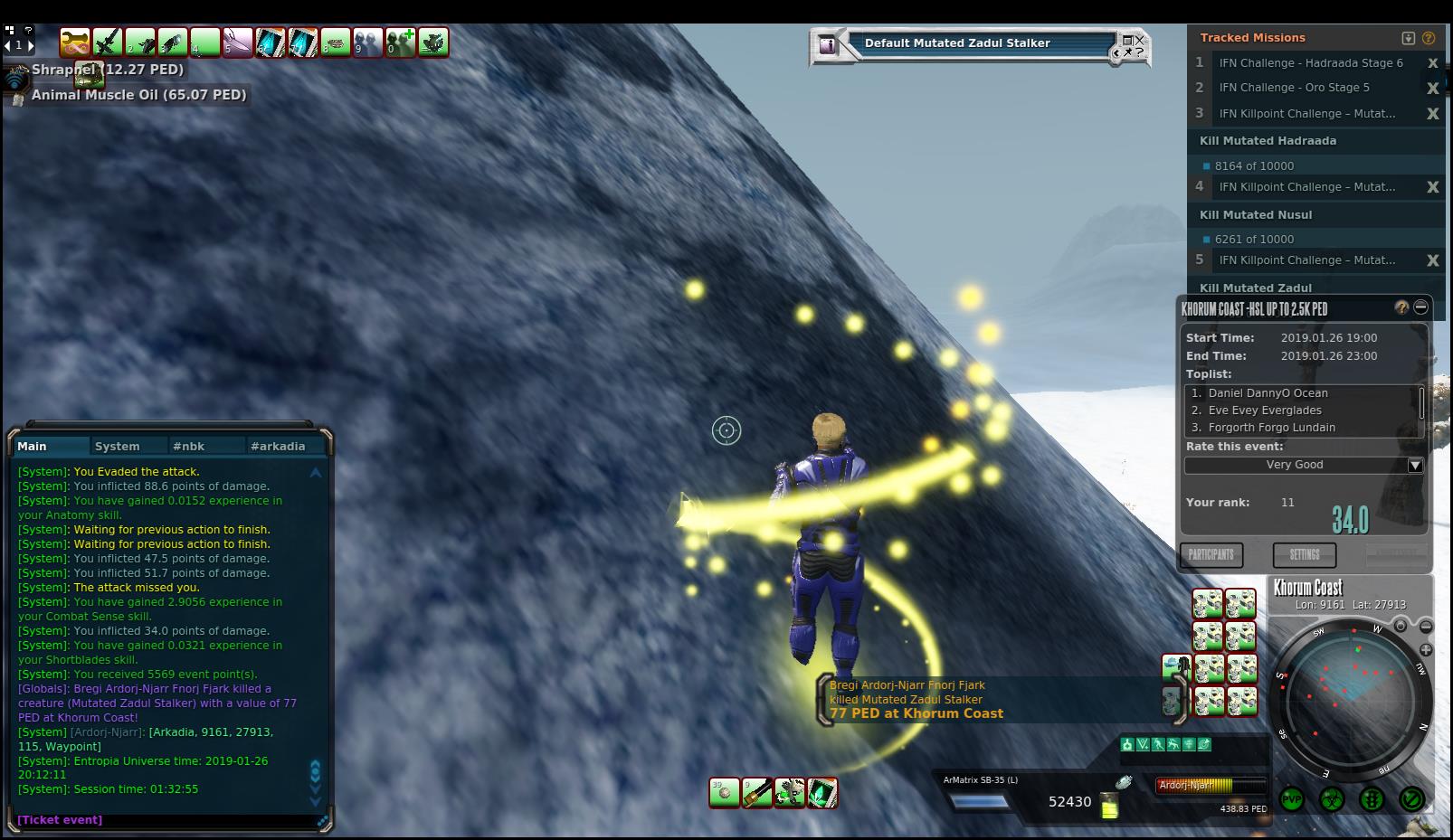Click the biohazard icon below the radar
Image resolution: width=1453 pixels, height=840 pixels.
1332,799
